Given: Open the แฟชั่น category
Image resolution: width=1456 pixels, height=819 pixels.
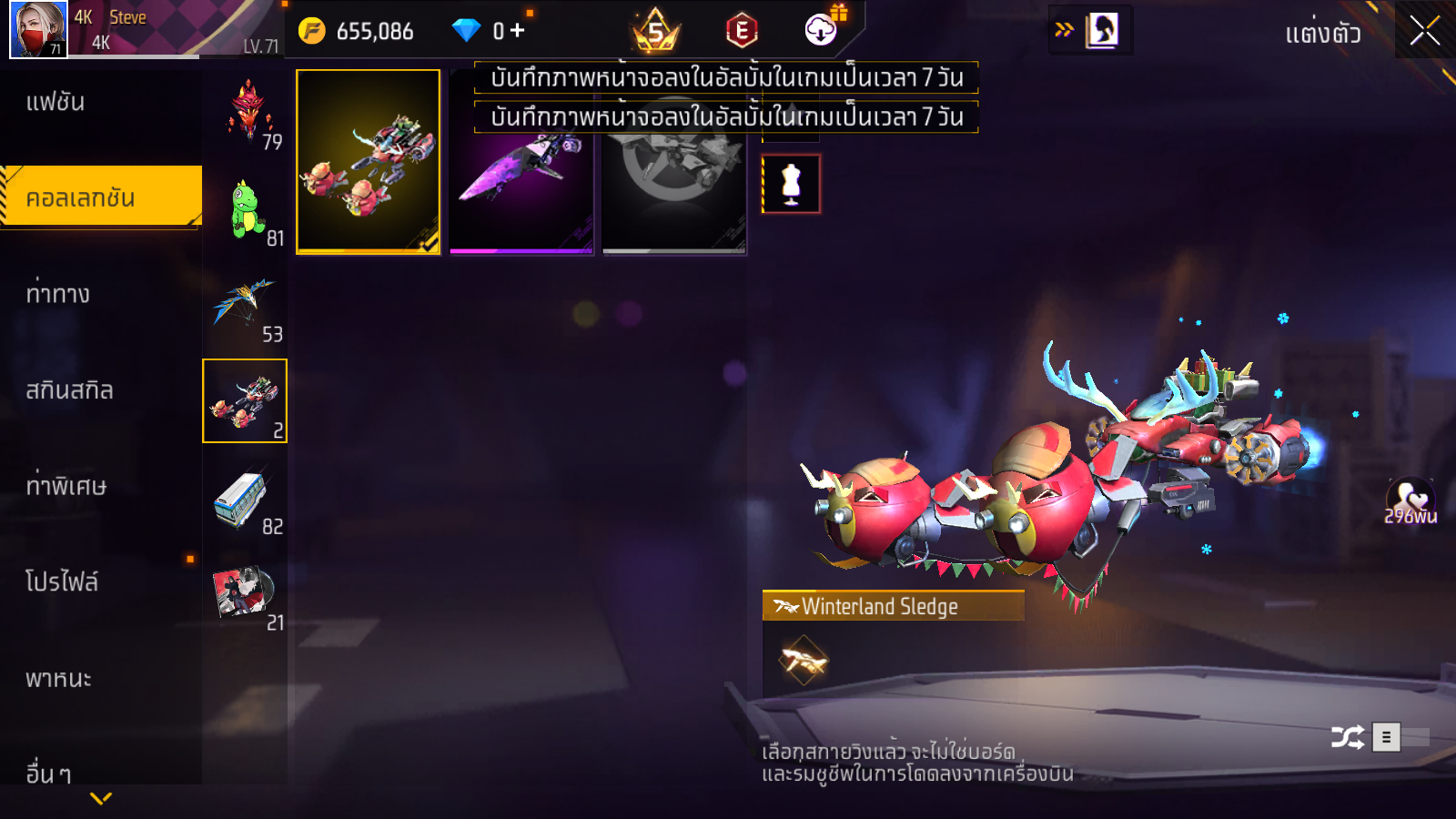Looking at the screenshot, I should tap(56, 102).
